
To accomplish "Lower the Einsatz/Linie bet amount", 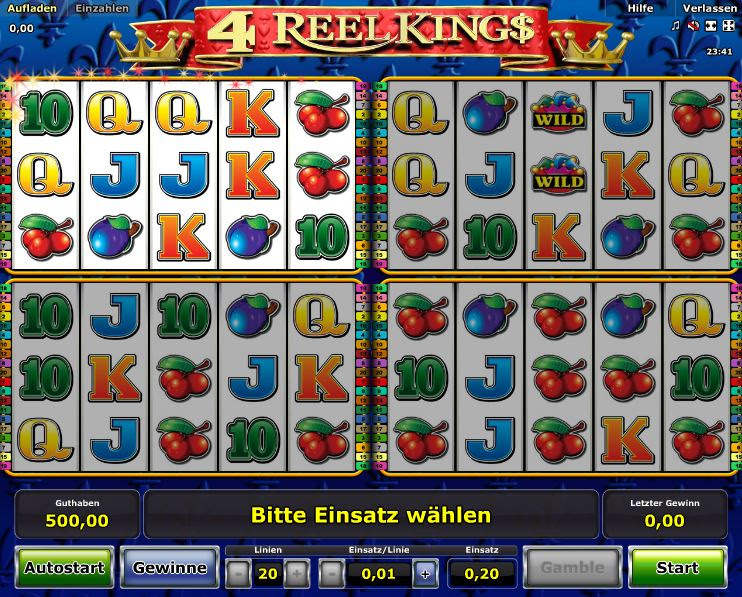I will pyautogui.click(x=333, y=574).
